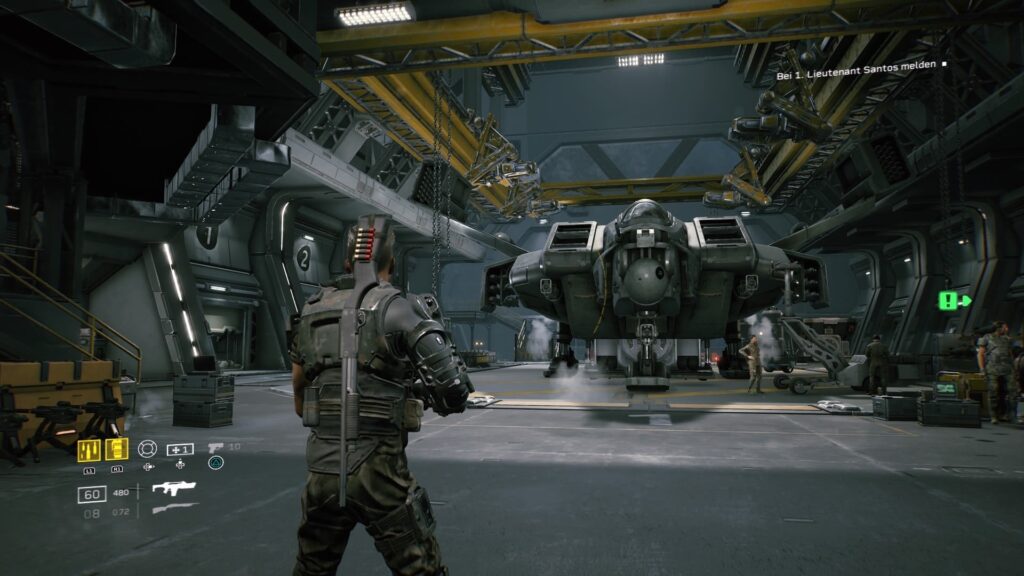Screen dimensions: 1024x576
Task: Activate the yellow grenade ability icon
Action: [117, 449]
